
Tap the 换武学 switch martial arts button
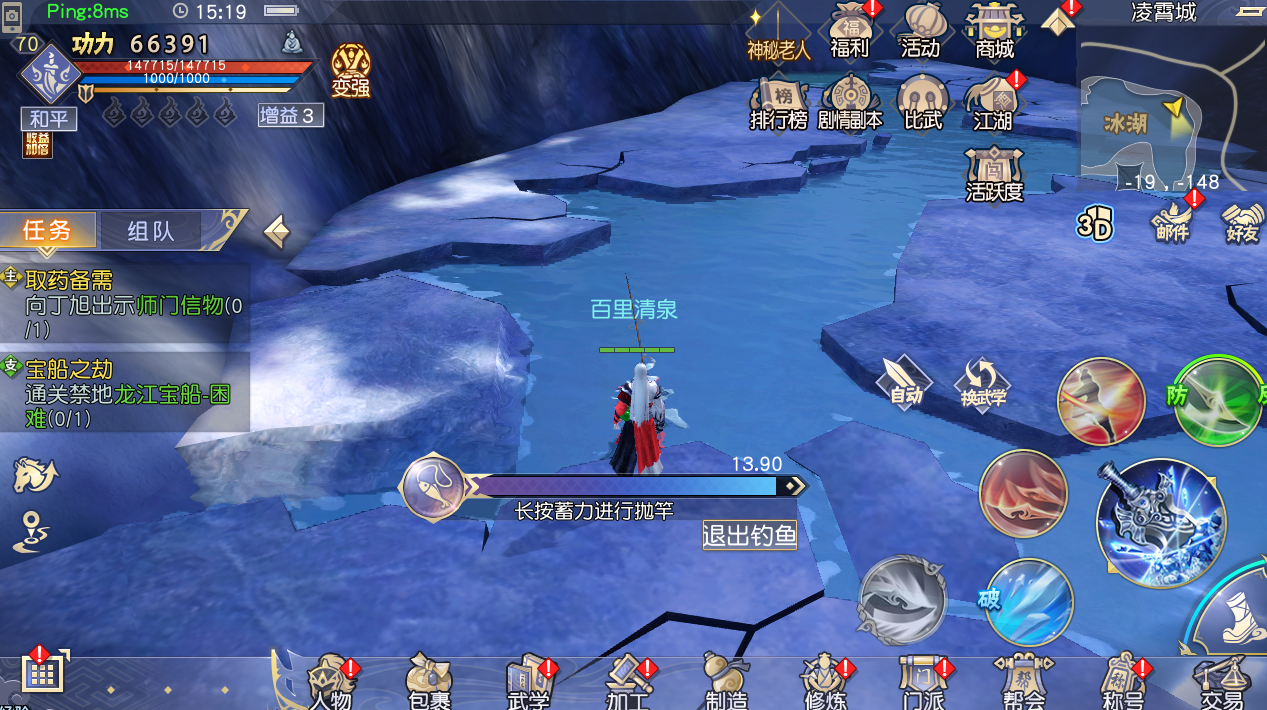tap(983, 384)
